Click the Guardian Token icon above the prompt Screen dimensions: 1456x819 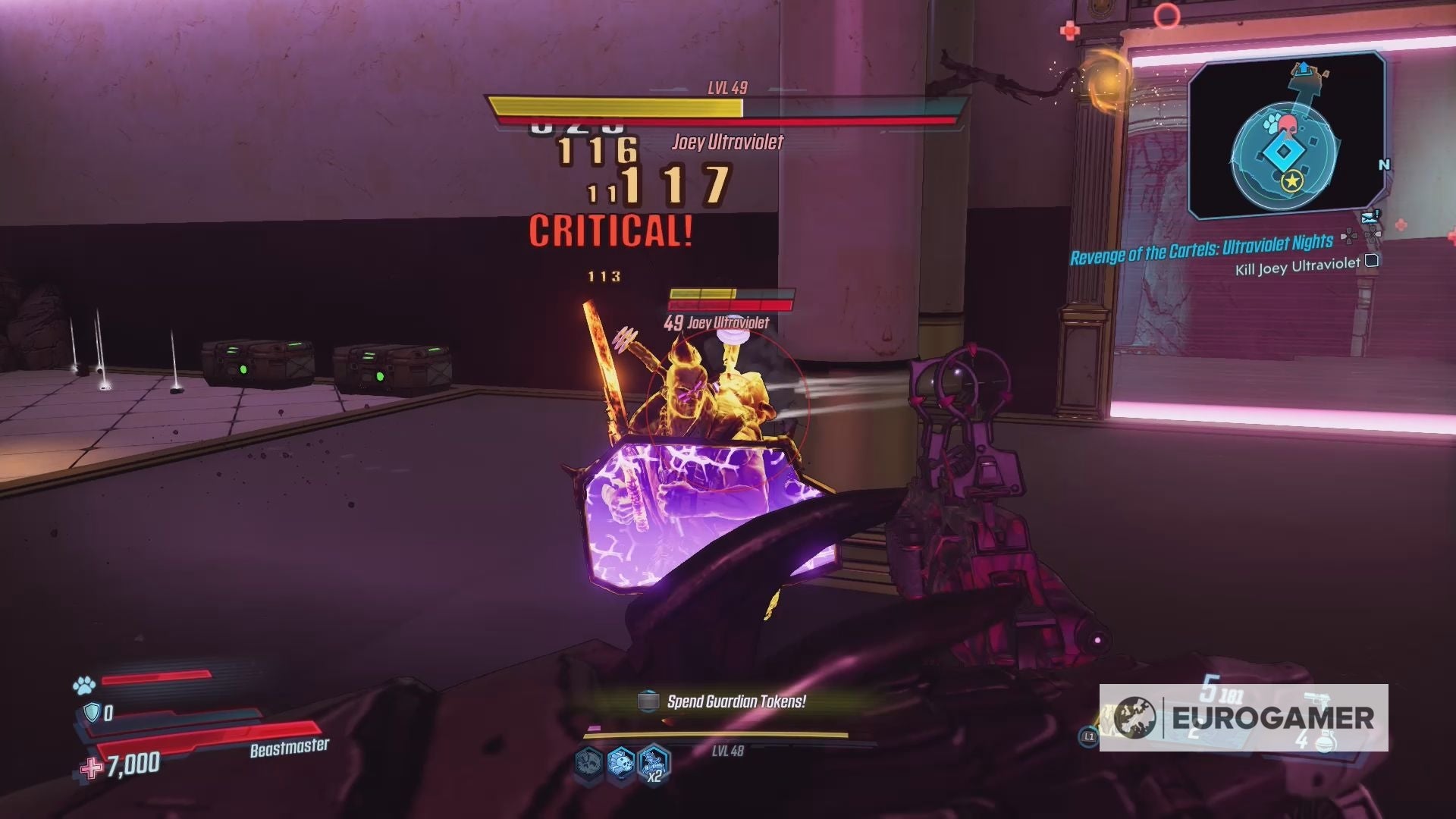tap(648, 701)
